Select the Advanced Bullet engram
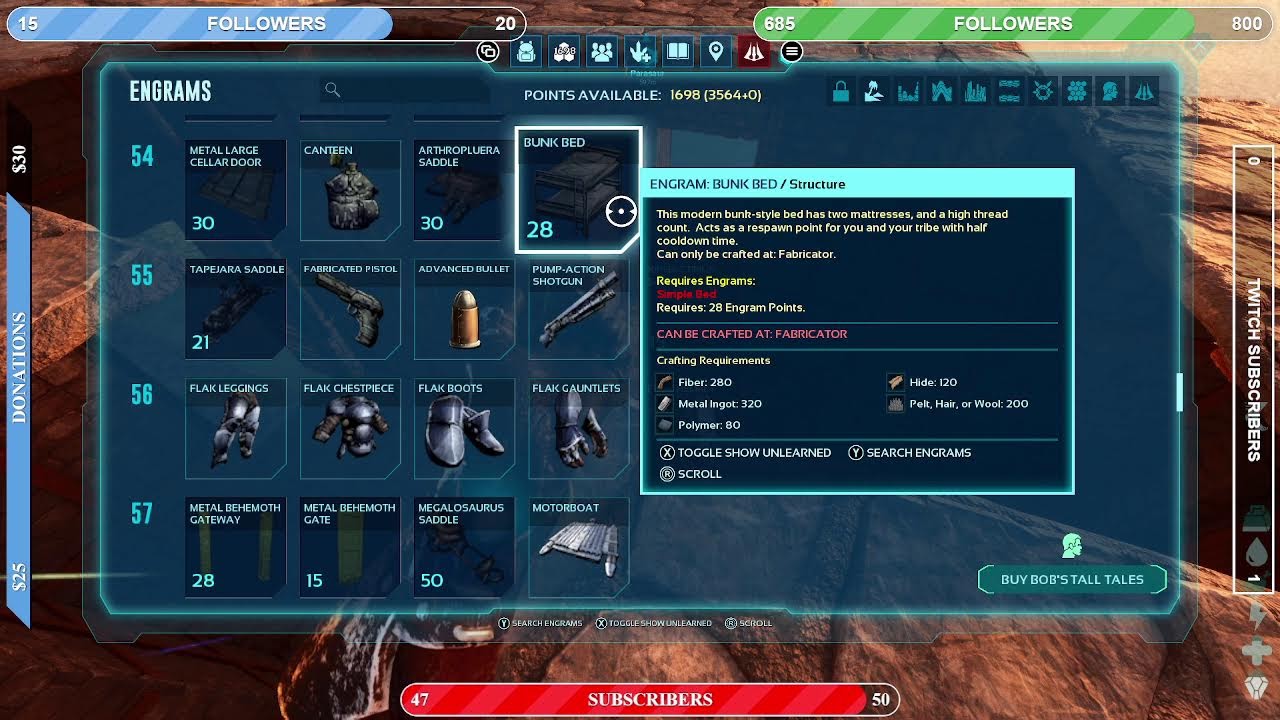1280x720 pixels. click(464, 309)
